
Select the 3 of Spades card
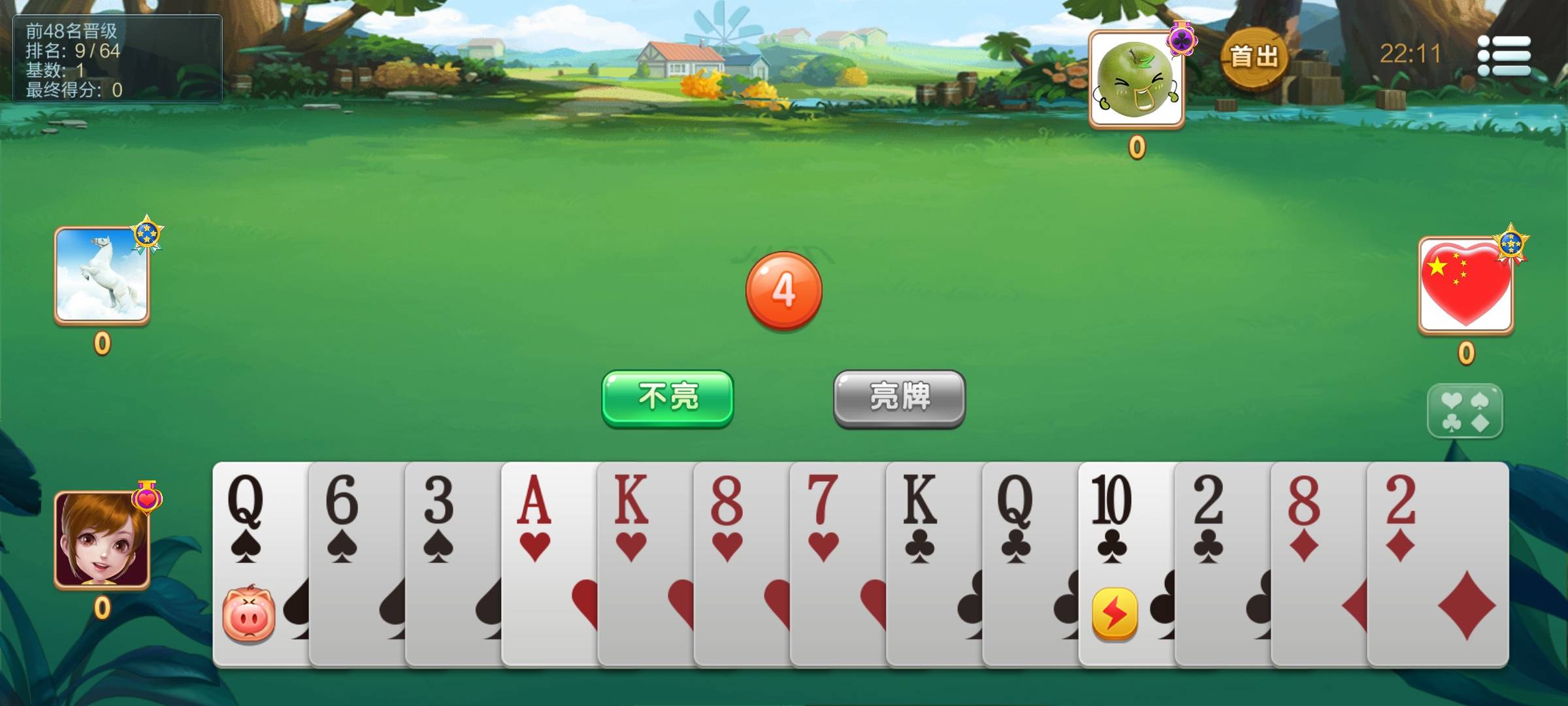point(452,562)
